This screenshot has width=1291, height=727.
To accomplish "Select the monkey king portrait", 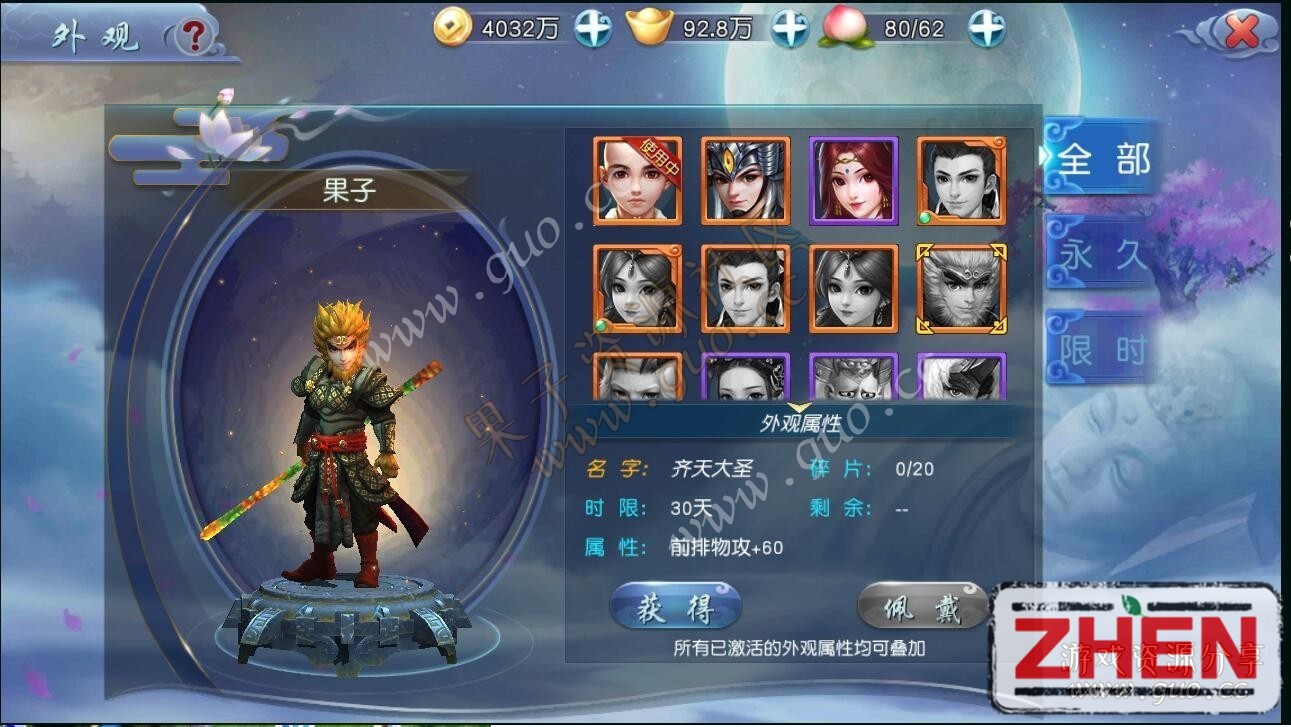I will coord(961,289).
